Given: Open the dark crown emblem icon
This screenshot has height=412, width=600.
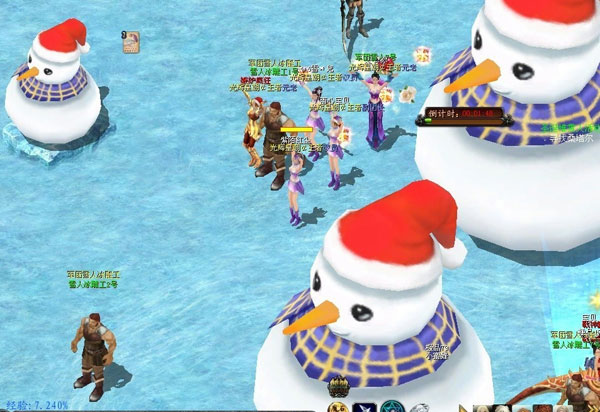Looking at the screenshot, I should point(337,388).
